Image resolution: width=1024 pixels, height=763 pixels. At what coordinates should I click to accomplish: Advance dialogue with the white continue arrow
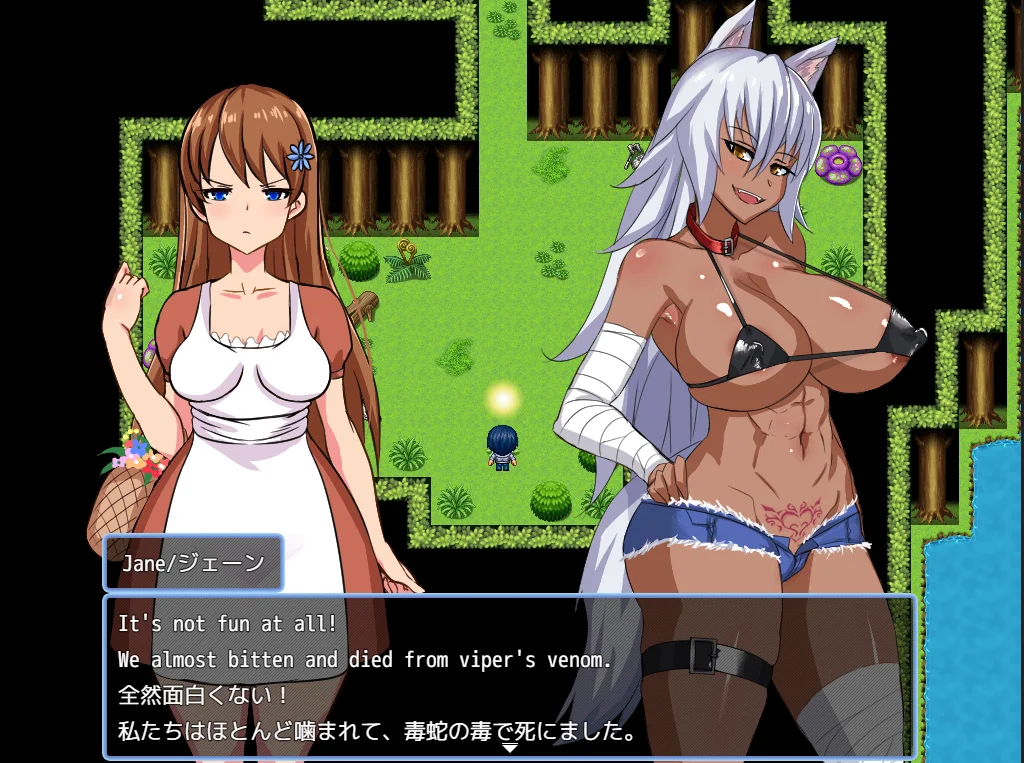tap(509, 747)
